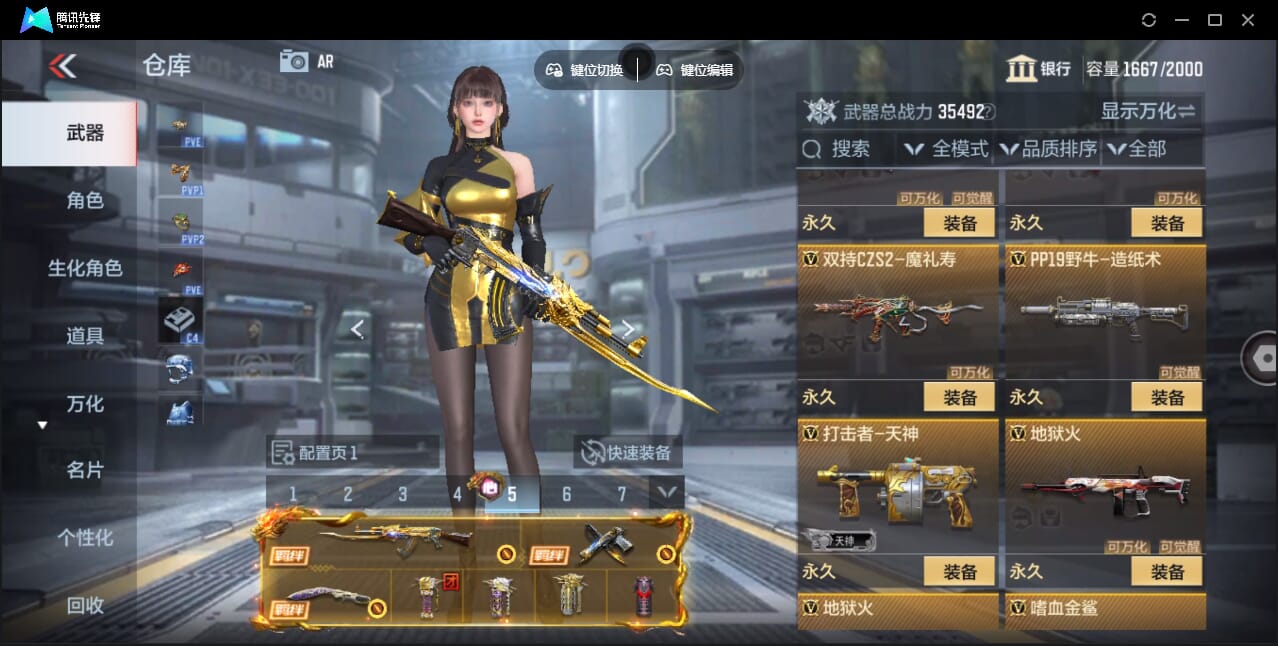Select the 回收 tab

[85, 604]
